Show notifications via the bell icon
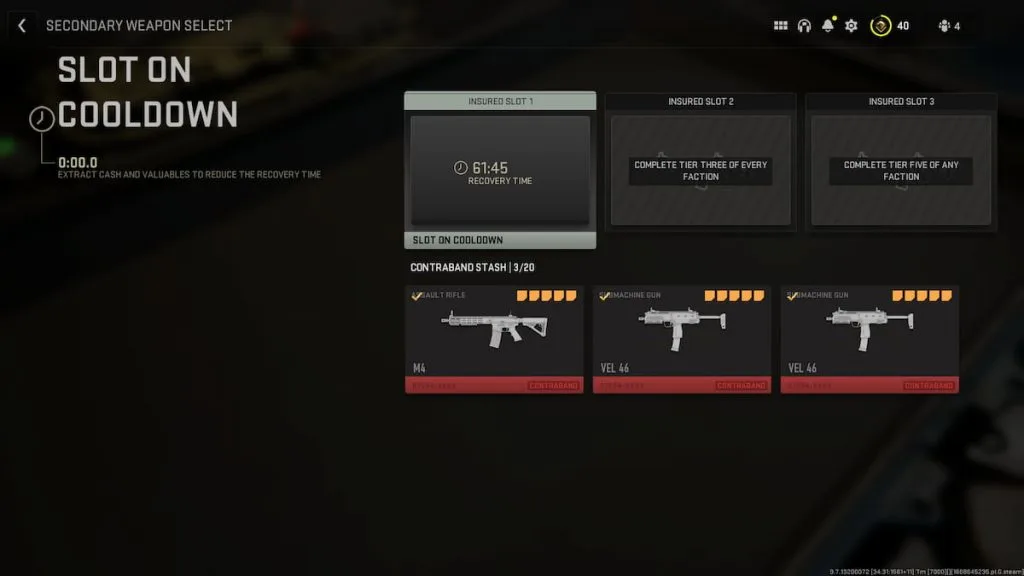This screenshot has width=1024, height=576. coord(827,26)
